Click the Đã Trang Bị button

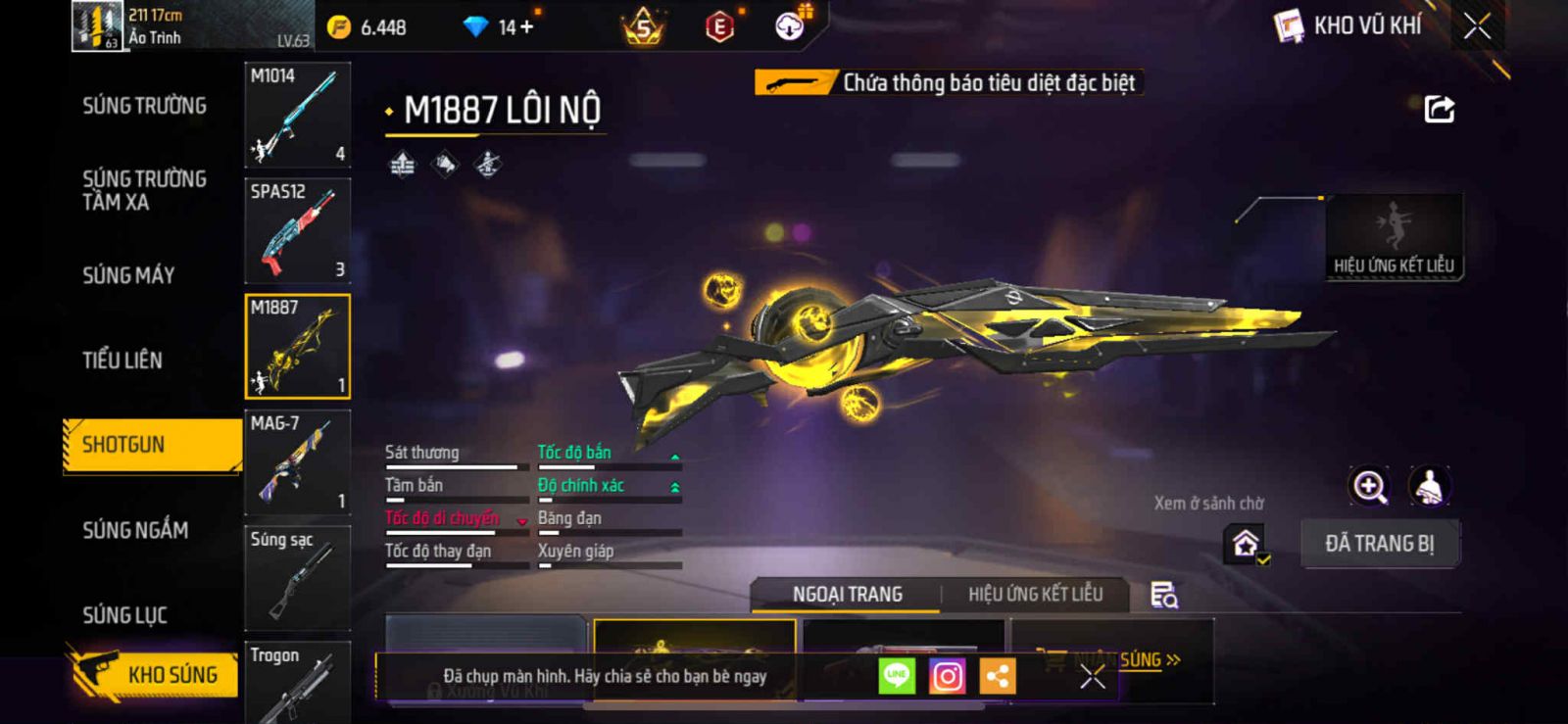pos(1380,544)
